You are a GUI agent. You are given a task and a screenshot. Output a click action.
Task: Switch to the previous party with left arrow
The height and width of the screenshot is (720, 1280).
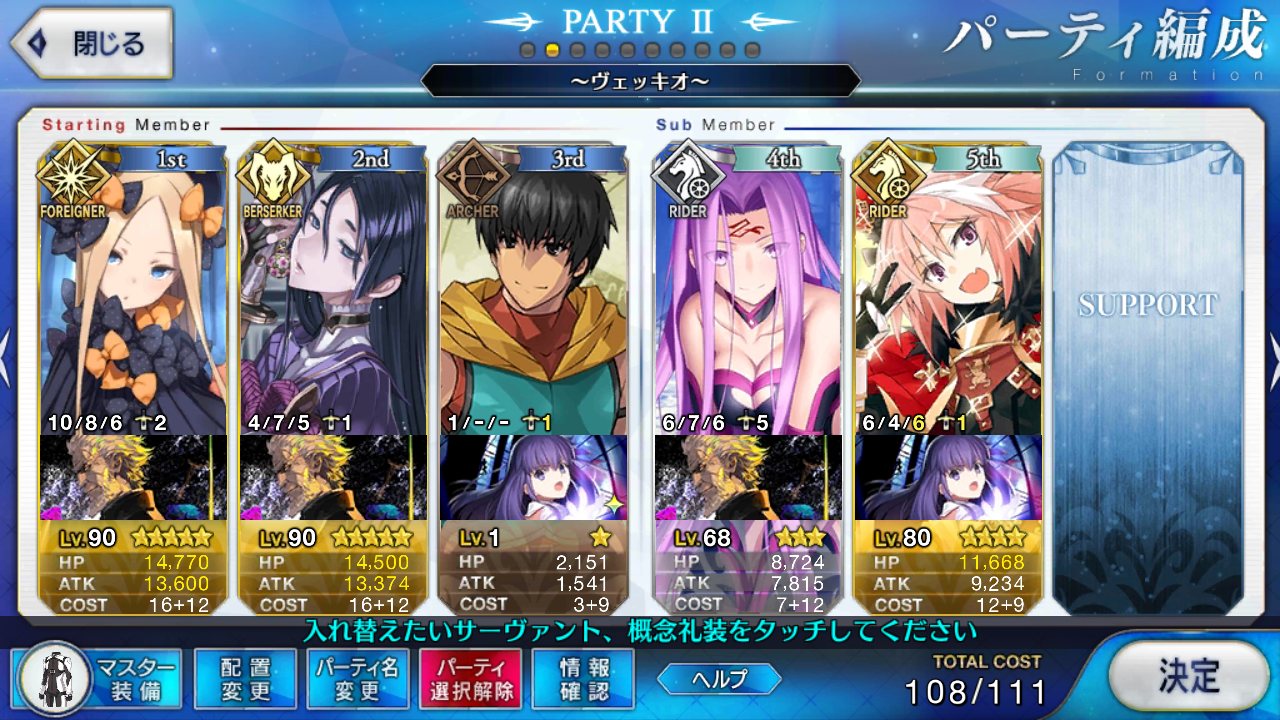click(6, 360)
